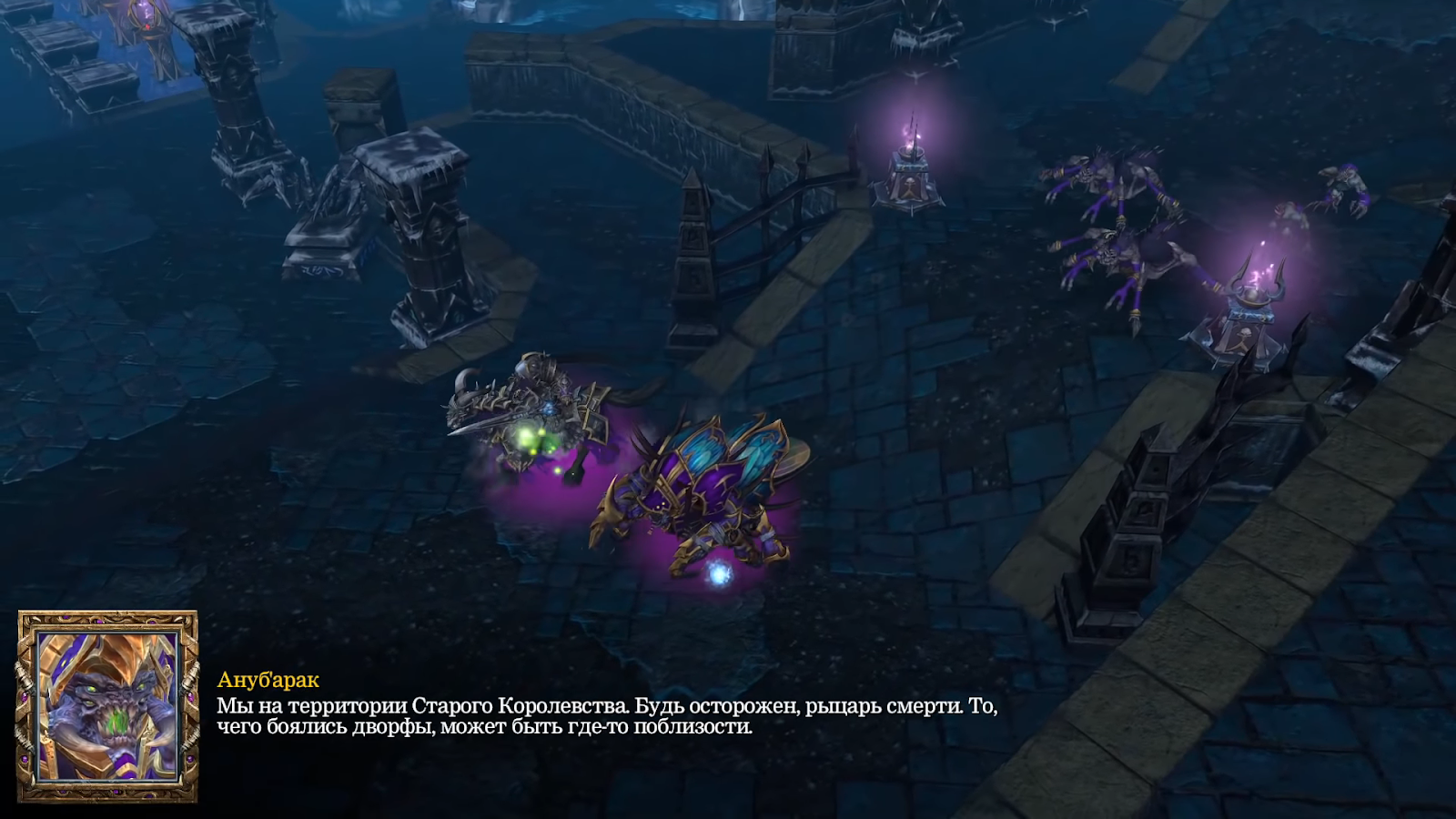Click Anub'arak's speaker portrait
Viewport: 1456px width, 819px height.
pos(107,706)
